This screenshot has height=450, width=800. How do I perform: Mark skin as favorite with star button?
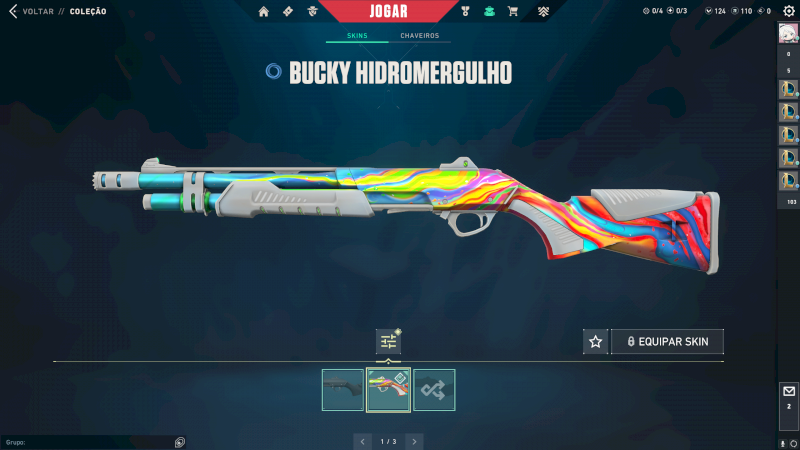(x=596, y=342)
